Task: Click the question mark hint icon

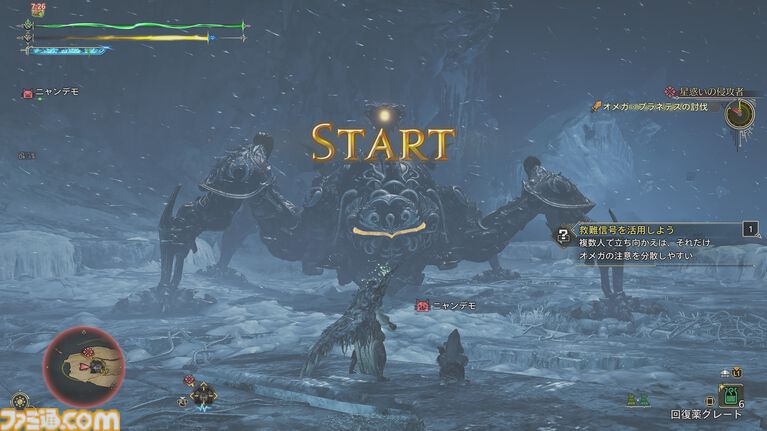Action: pyautogui.click(x=563, y=236)
